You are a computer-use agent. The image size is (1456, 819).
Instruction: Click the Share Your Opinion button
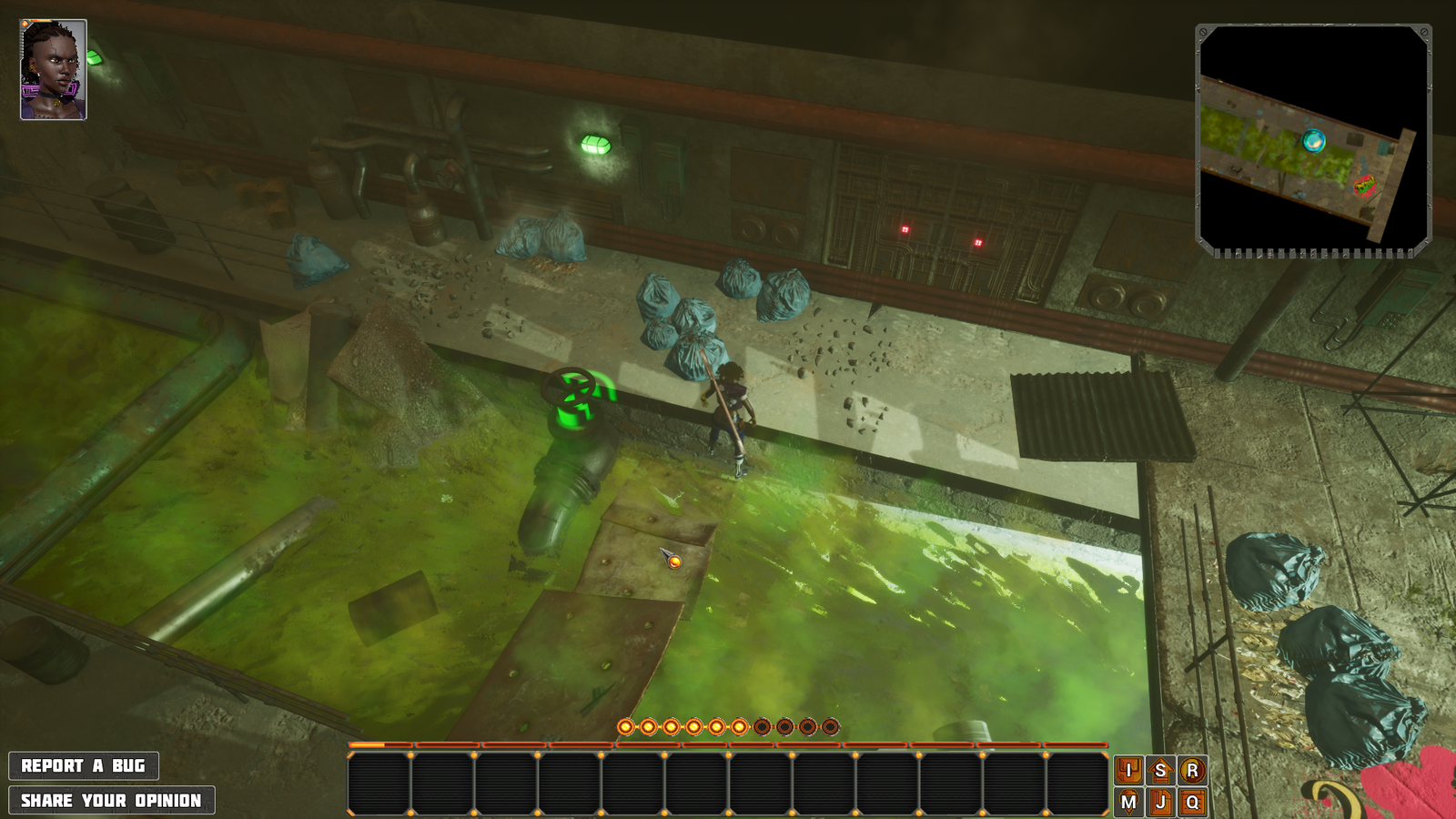112,801
